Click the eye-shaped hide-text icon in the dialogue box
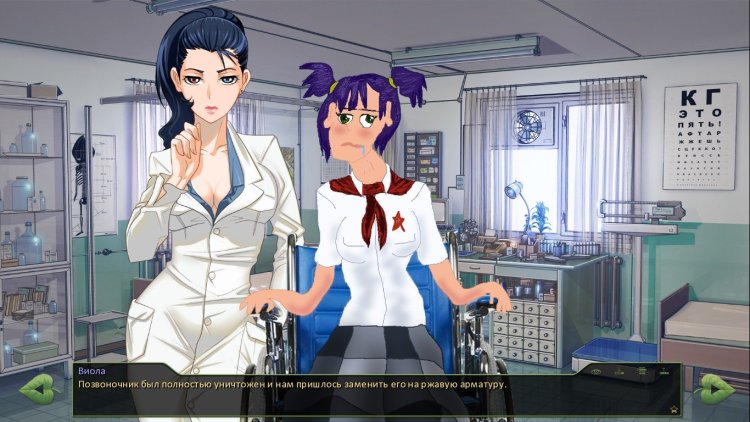 point(596,372)
